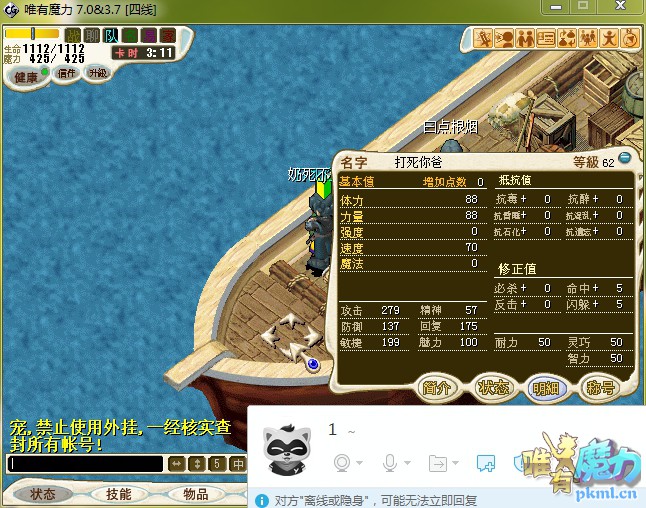Close the character stats panel
Viewport: 646px width, 508px height.
(x=624, y=158)
